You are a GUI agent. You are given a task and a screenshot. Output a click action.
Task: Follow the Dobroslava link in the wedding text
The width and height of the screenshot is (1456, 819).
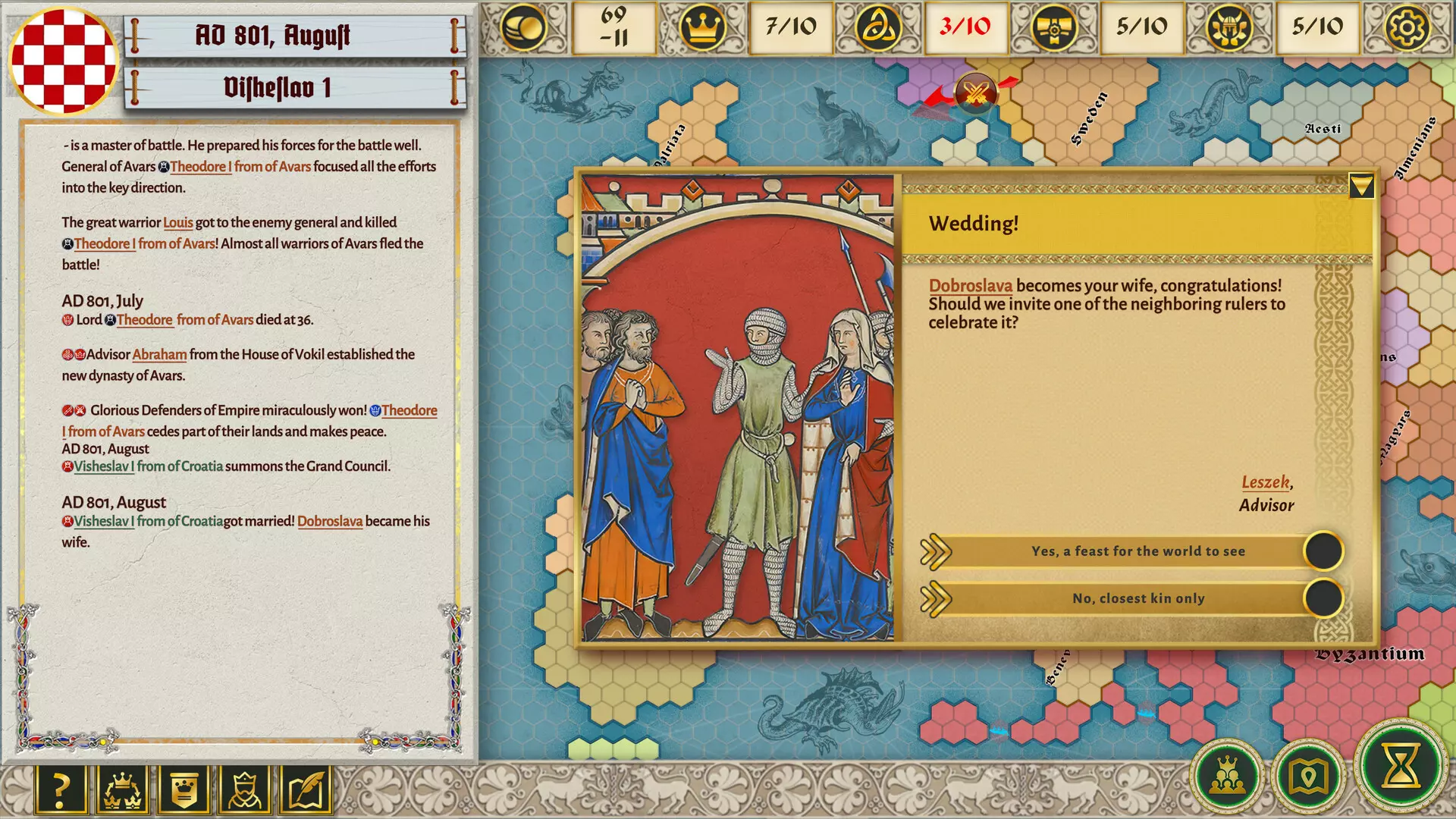coord(971,285)
